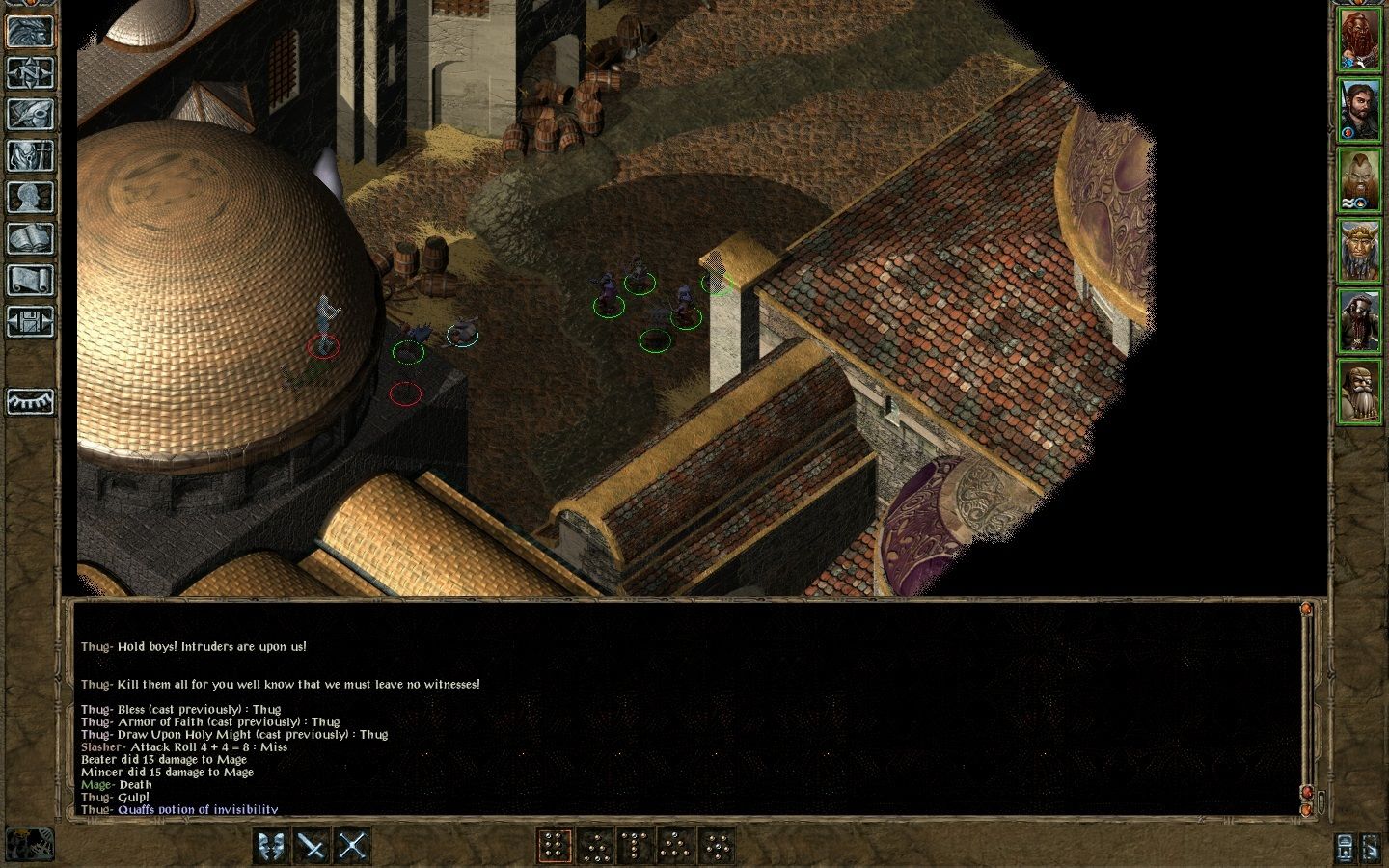Open the party inventory screen
Screen dimensions: 1389x868
click(x=30, y=155)
